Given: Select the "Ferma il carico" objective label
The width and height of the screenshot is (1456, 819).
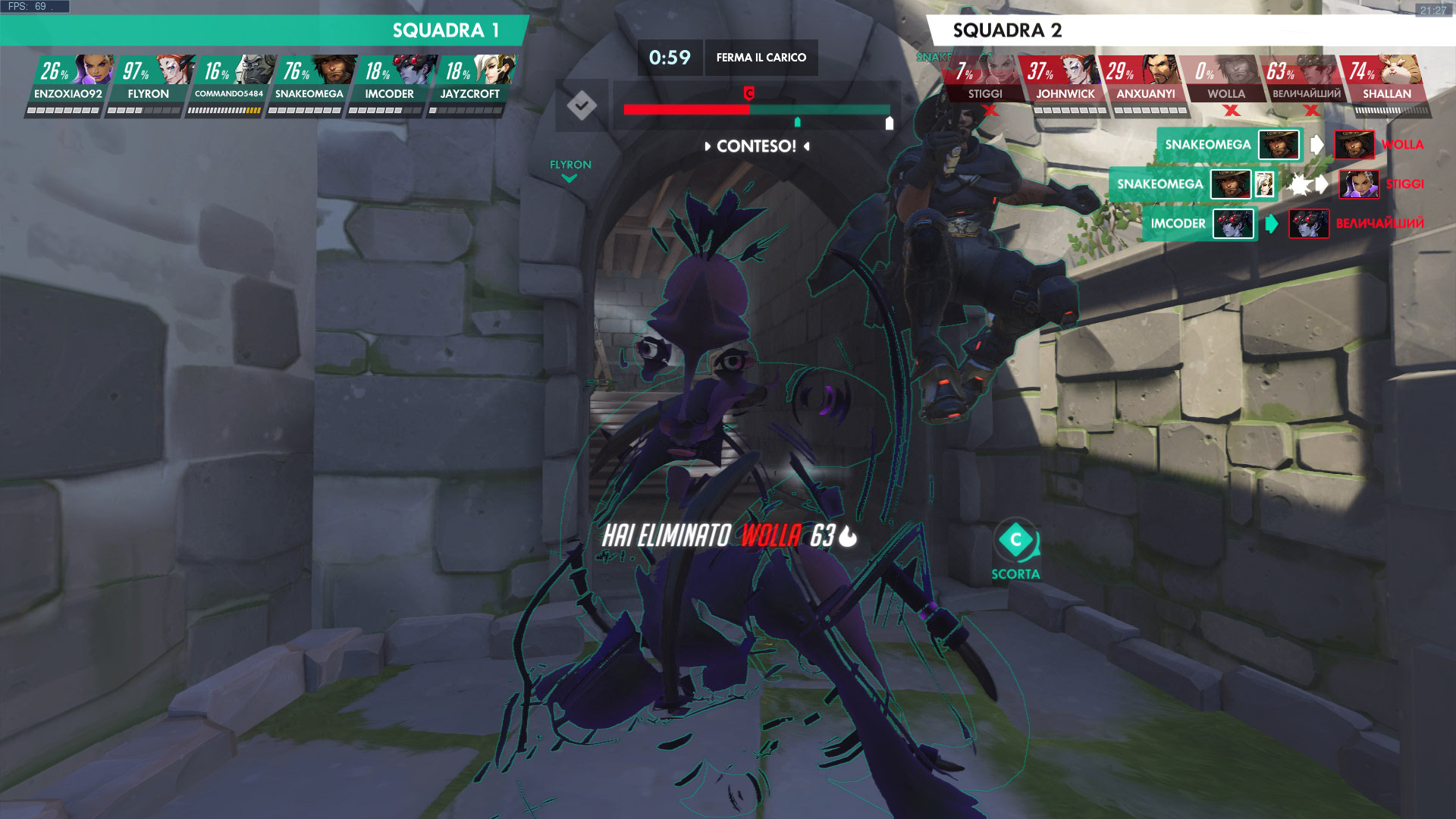Looking at the screenshot, I should pyautogui.click(x=761, y=58).
